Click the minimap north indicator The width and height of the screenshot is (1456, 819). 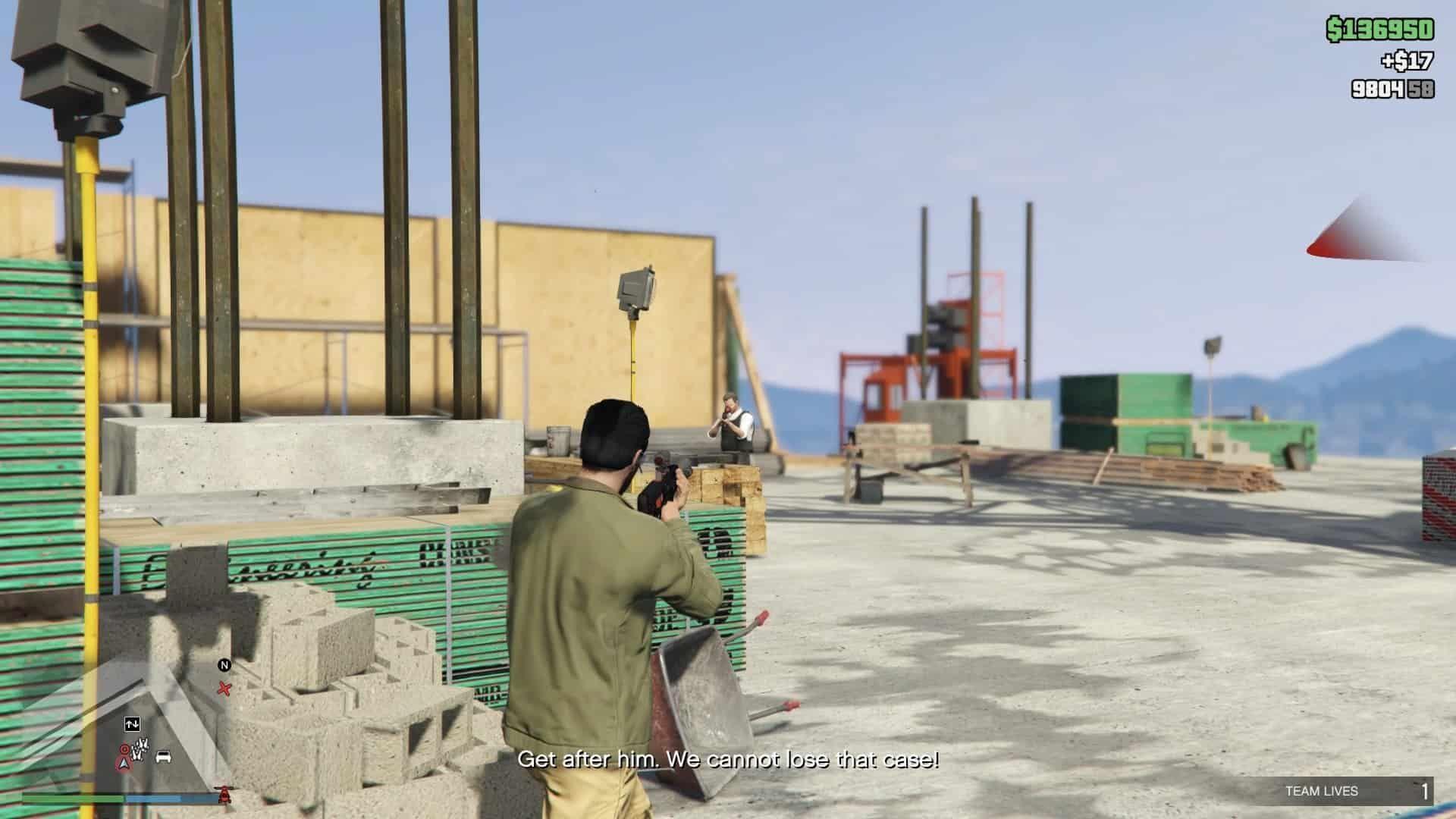click(x=224, y=665)
